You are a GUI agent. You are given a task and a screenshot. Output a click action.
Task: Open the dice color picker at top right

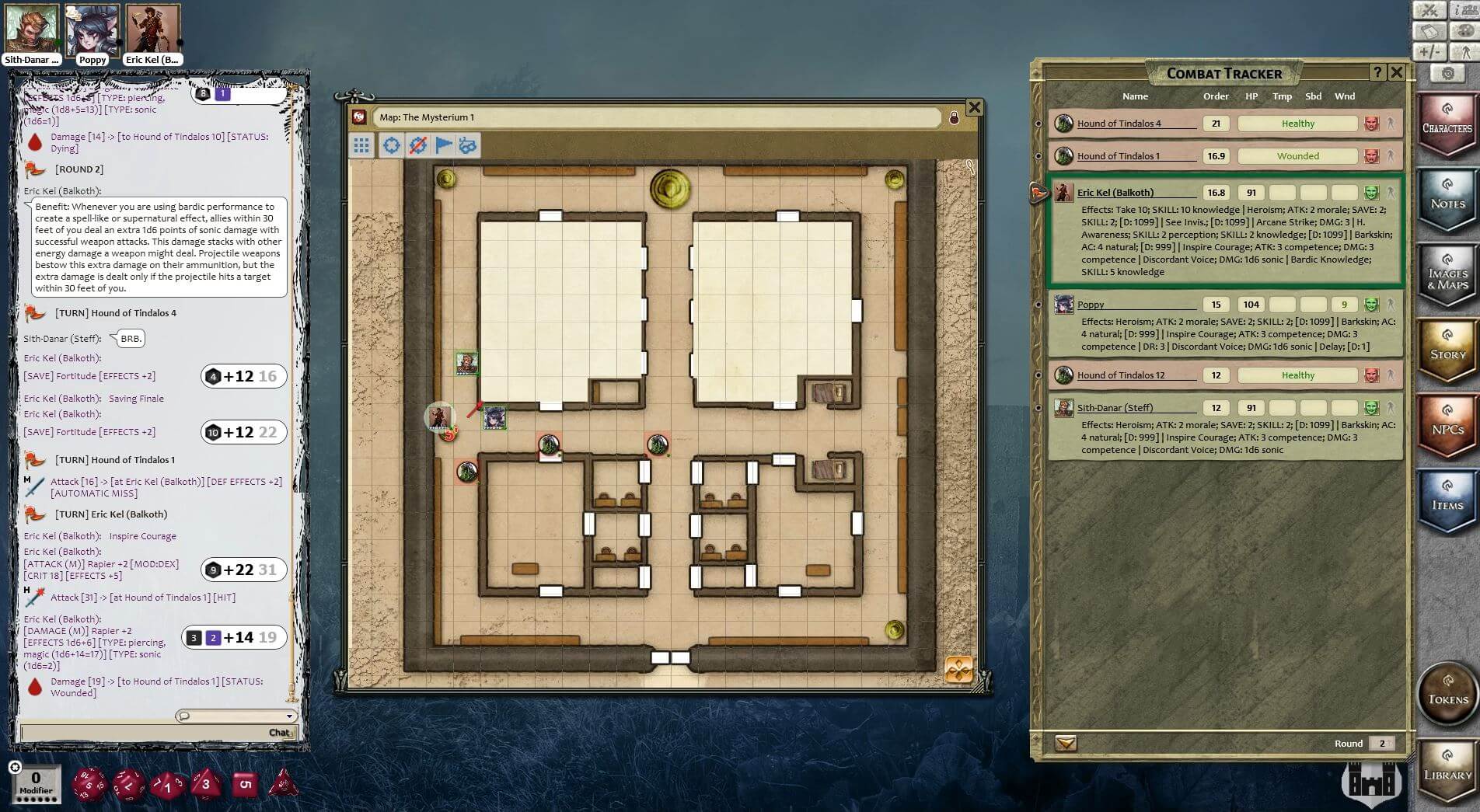click(x=1464, y=30)
